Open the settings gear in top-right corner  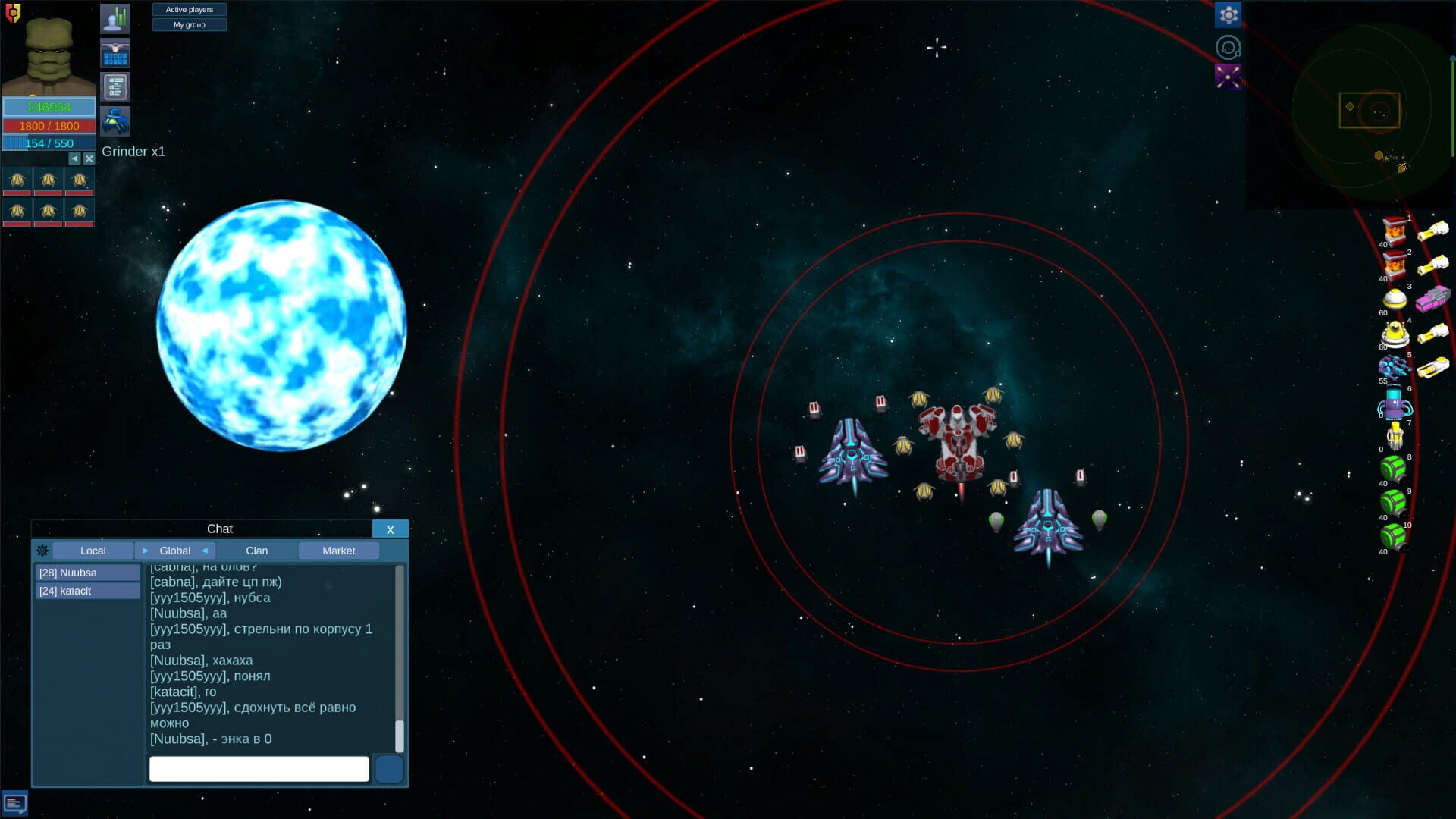(1228, 14)
